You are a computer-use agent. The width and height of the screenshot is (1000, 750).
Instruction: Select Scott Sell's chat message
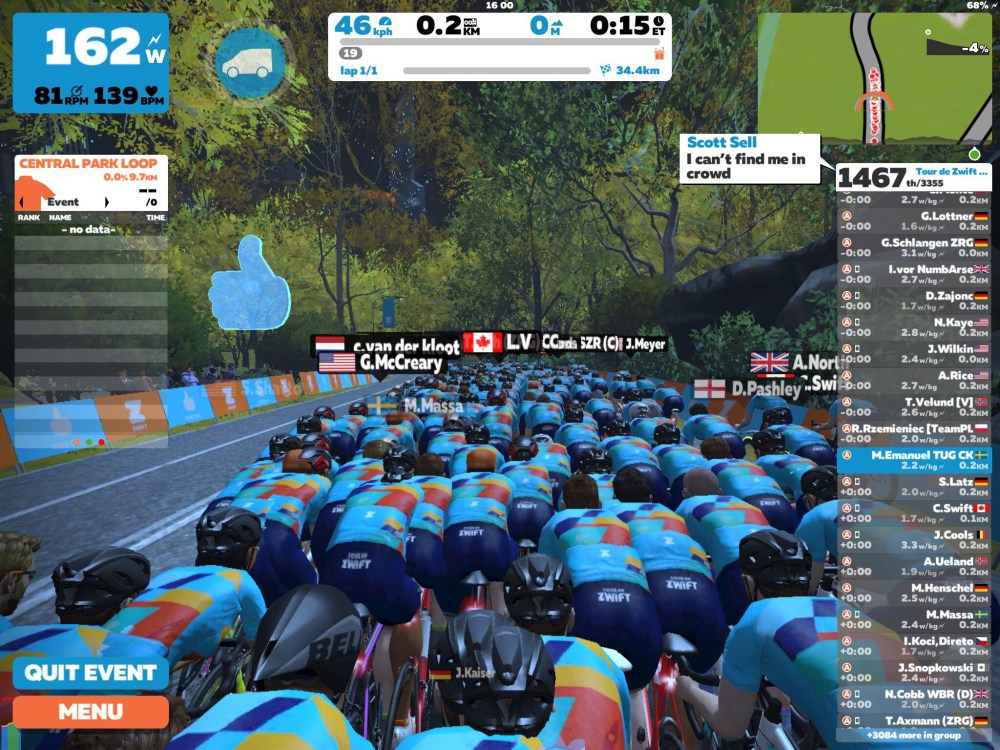pyautogui.click(x=749, y=158)
